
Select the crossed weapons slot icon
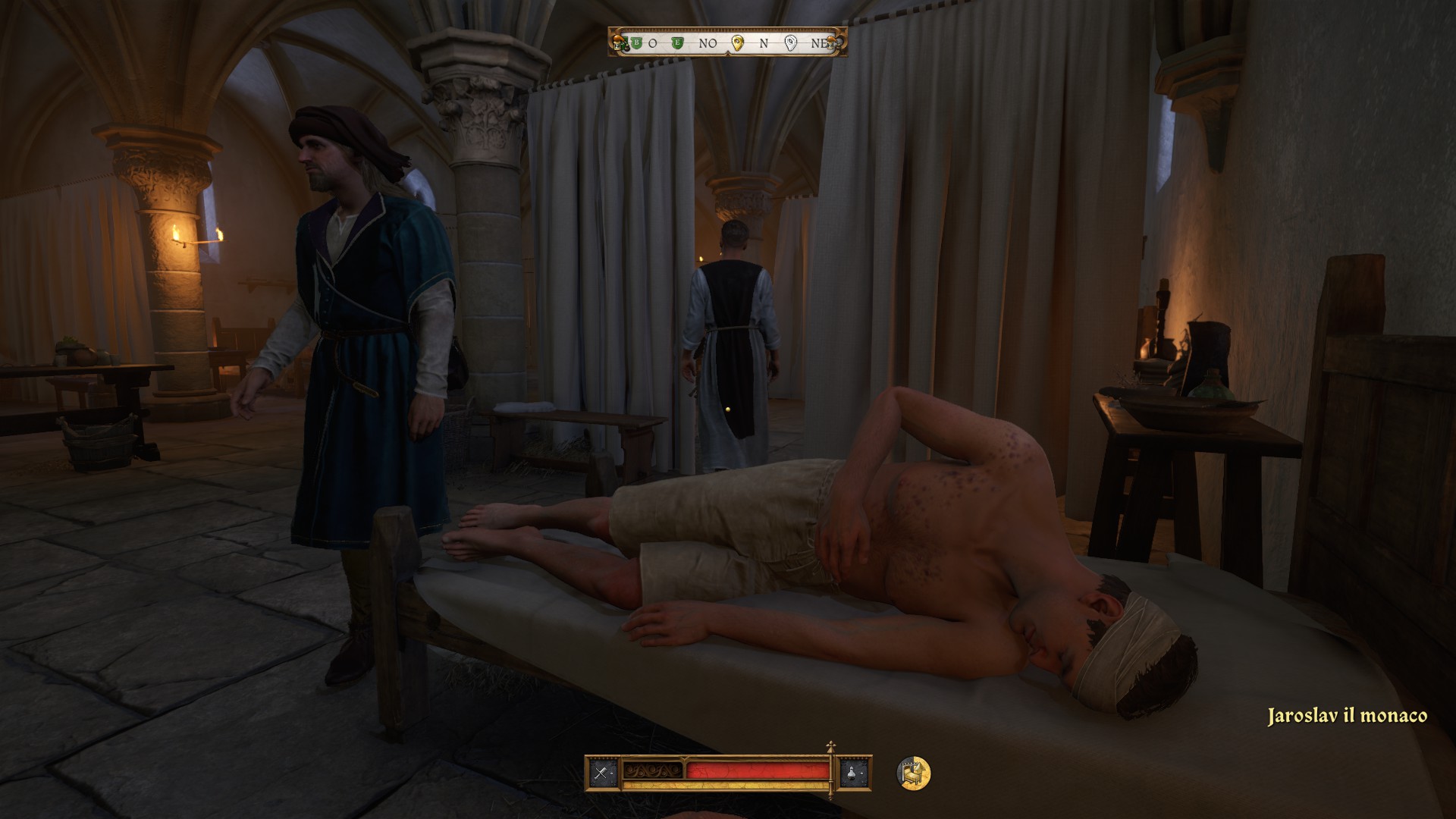point(602,773)
